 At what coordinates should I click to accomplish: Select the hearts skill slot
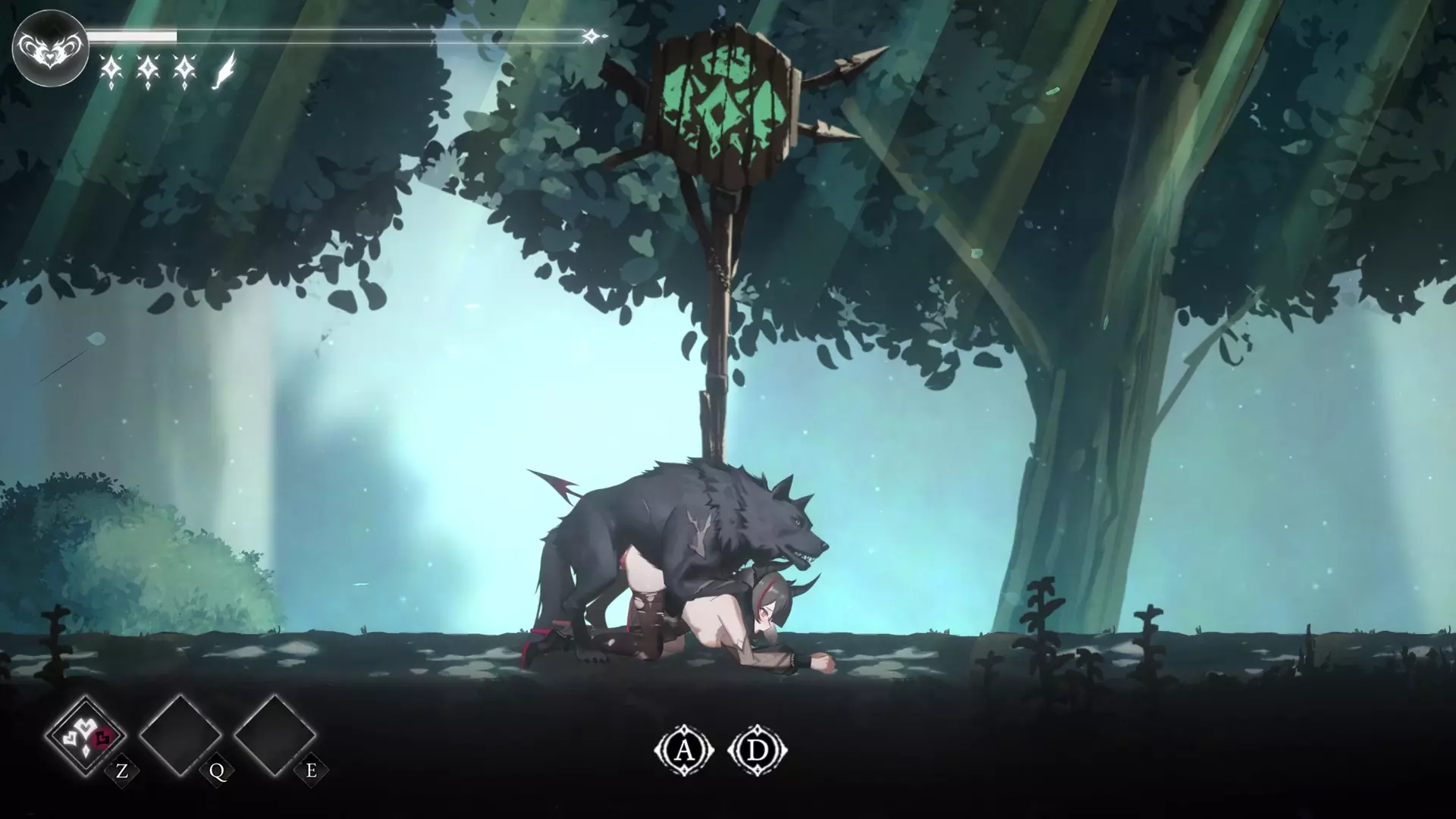(x=85, y=734)
